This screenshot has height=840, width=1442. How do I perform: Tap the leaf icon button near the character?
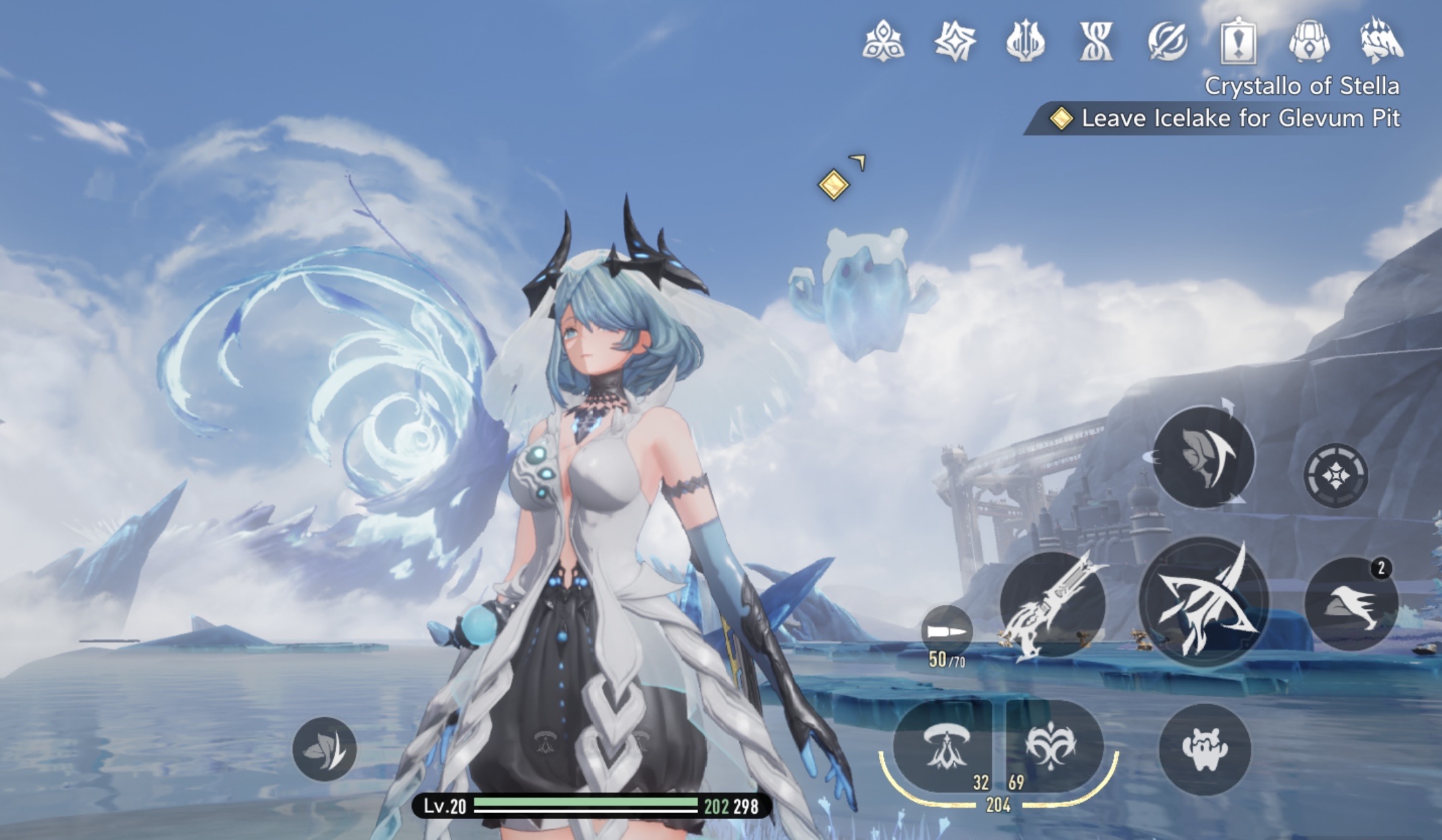pyautogui.click(x=325, y=749)
